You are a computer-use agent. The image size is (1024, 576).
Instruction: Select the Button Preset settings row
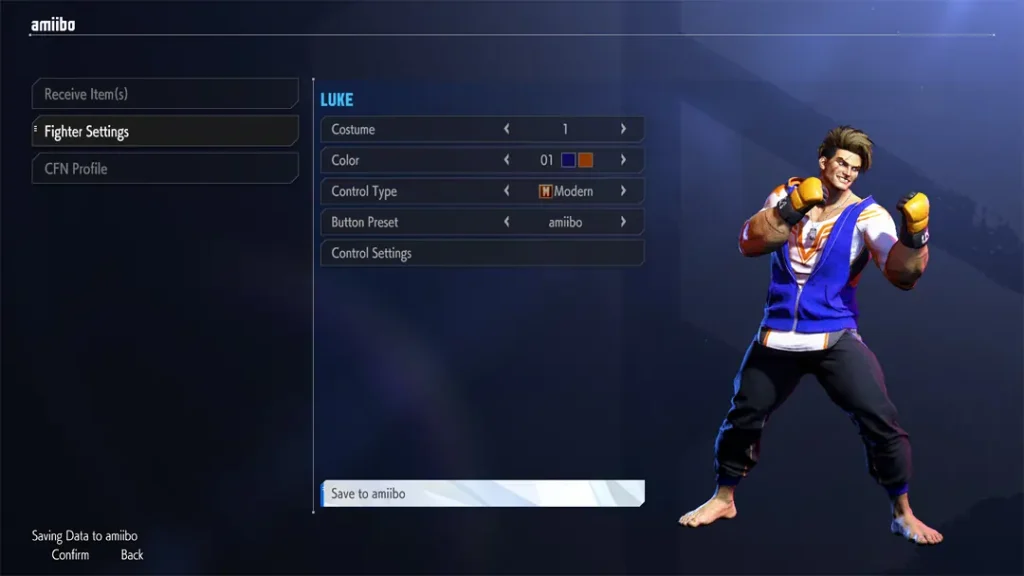coord(400,222)
